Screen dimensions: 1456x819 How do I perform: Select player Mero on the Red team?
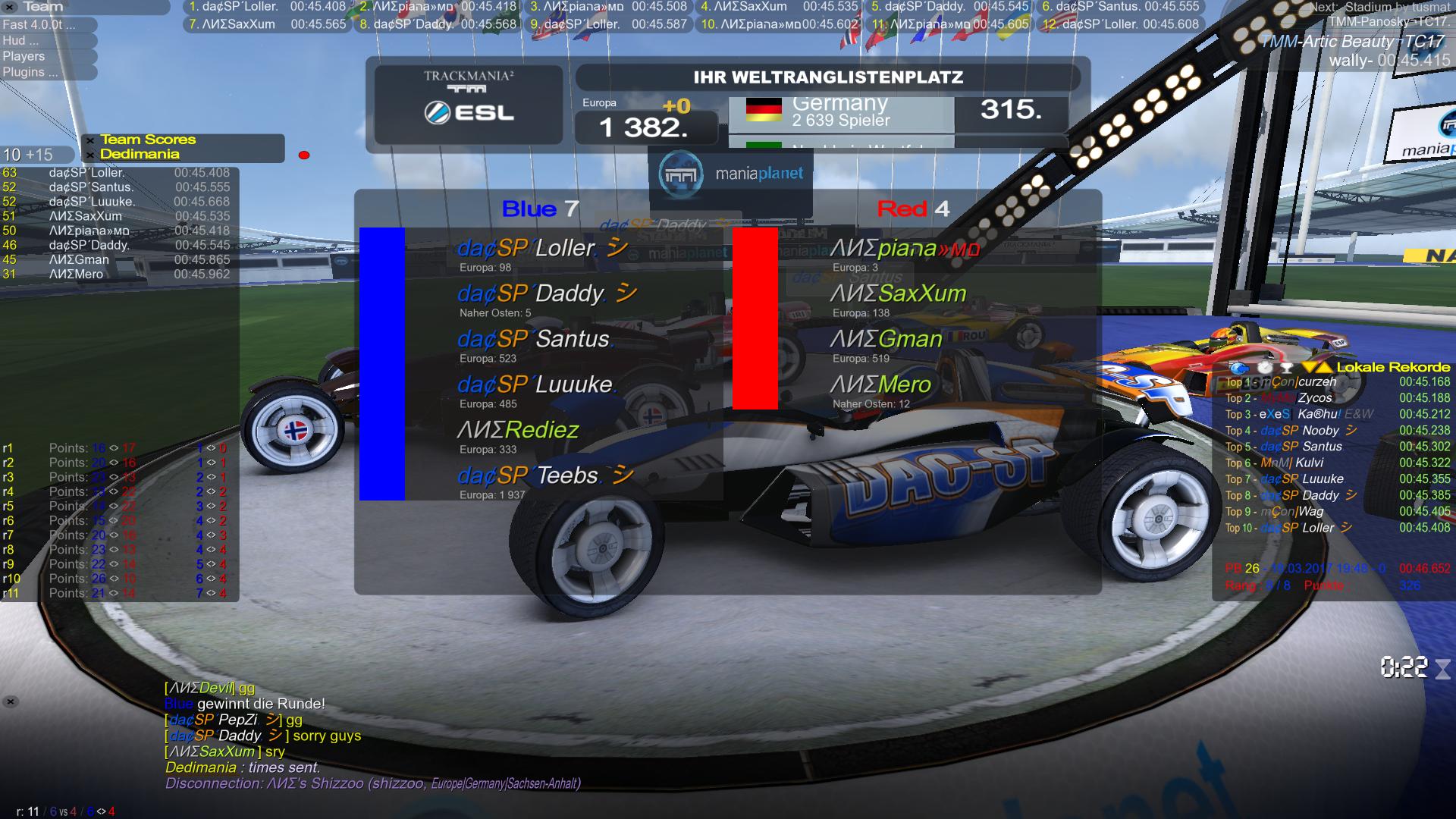(880, 385)
